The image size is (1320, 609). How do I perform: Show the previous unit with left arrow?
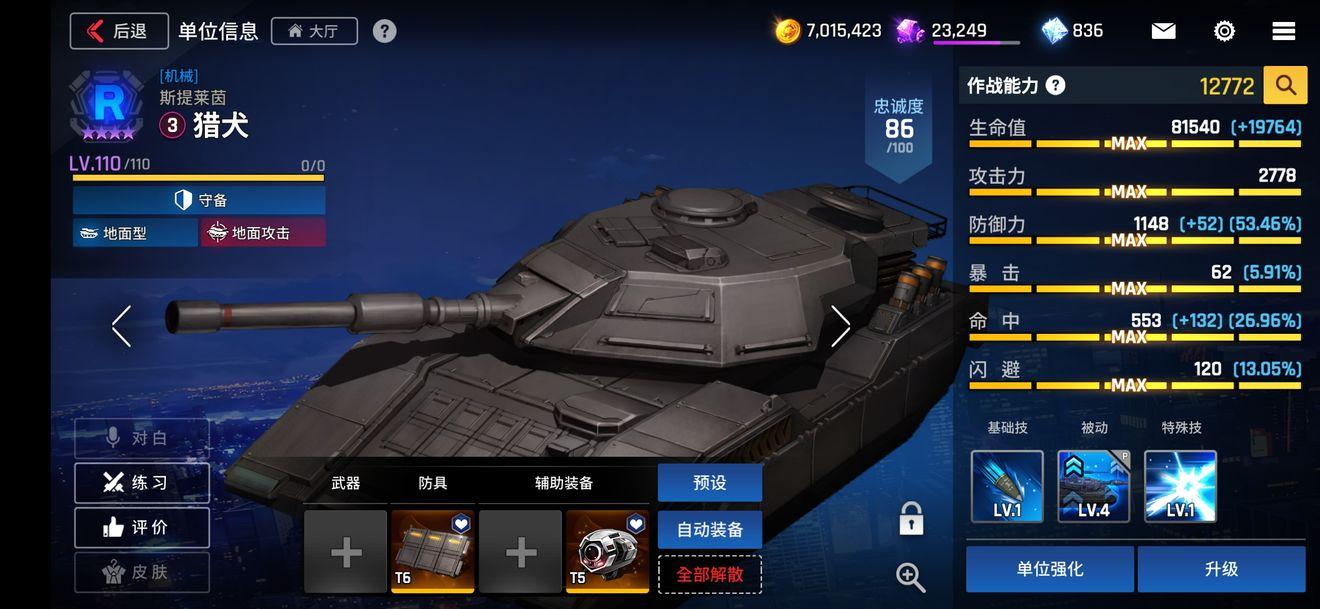point(122,326)
